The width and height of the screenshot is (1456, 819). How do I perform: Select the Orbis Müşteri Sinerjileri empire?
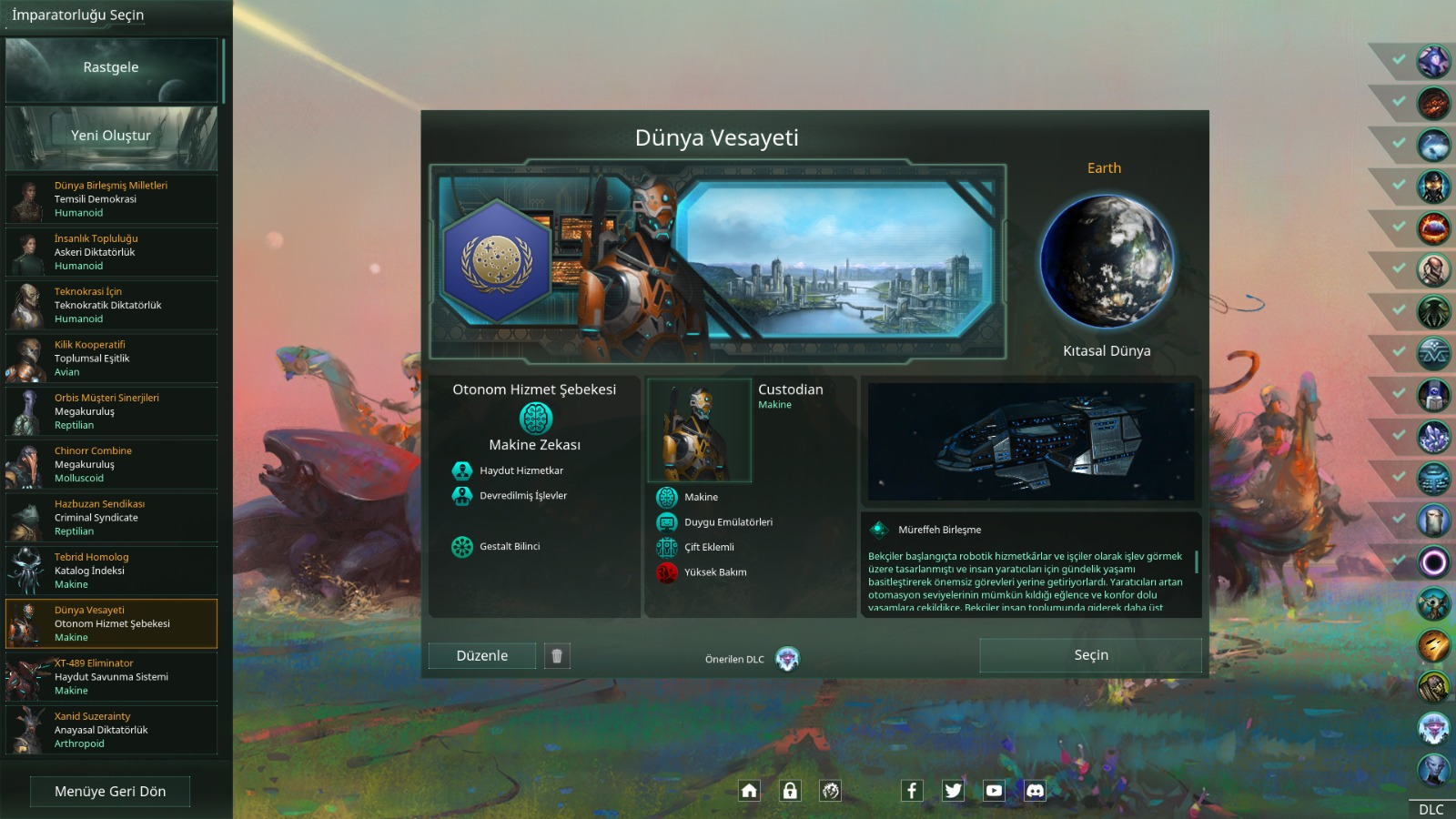(111, 411)
